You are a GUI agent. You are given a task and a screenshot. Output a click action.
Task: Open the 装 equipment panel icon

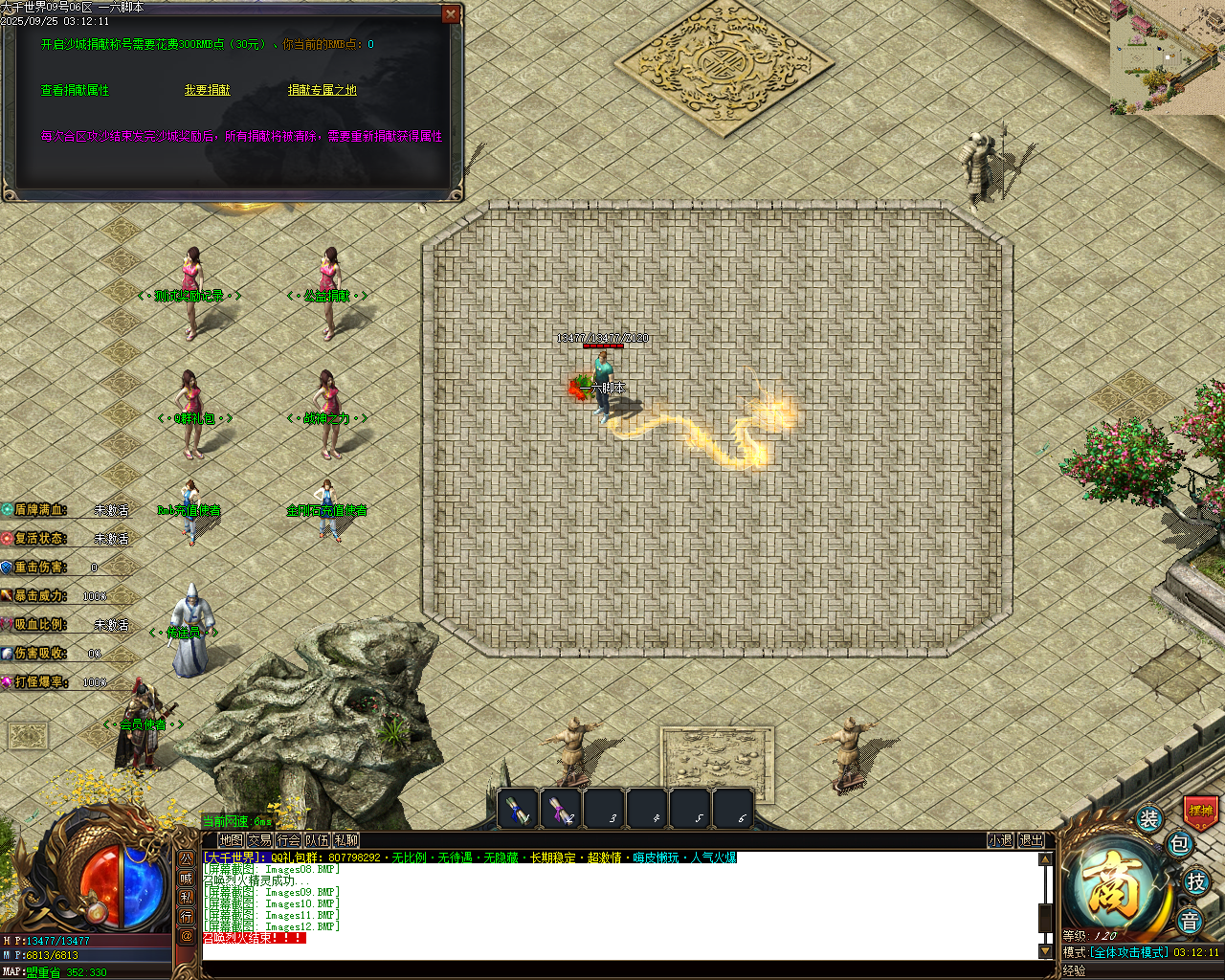click(1148, 819)
